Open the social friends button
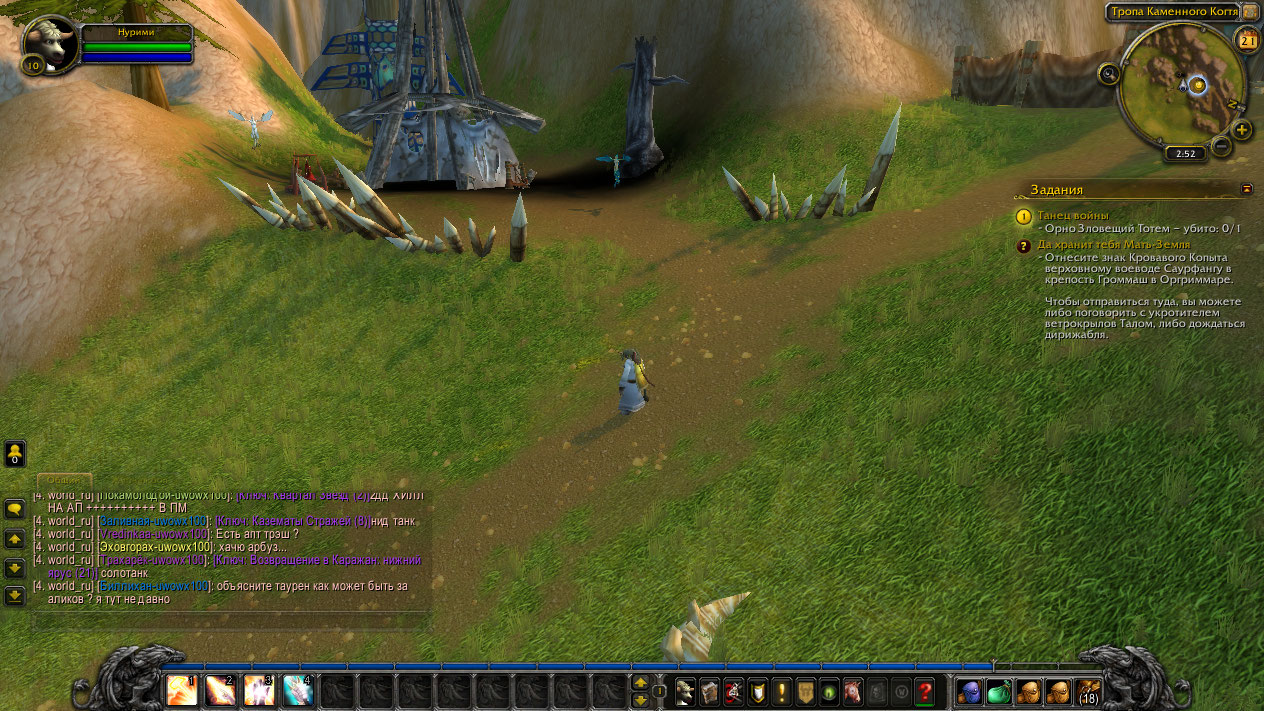 click(15, 454)
